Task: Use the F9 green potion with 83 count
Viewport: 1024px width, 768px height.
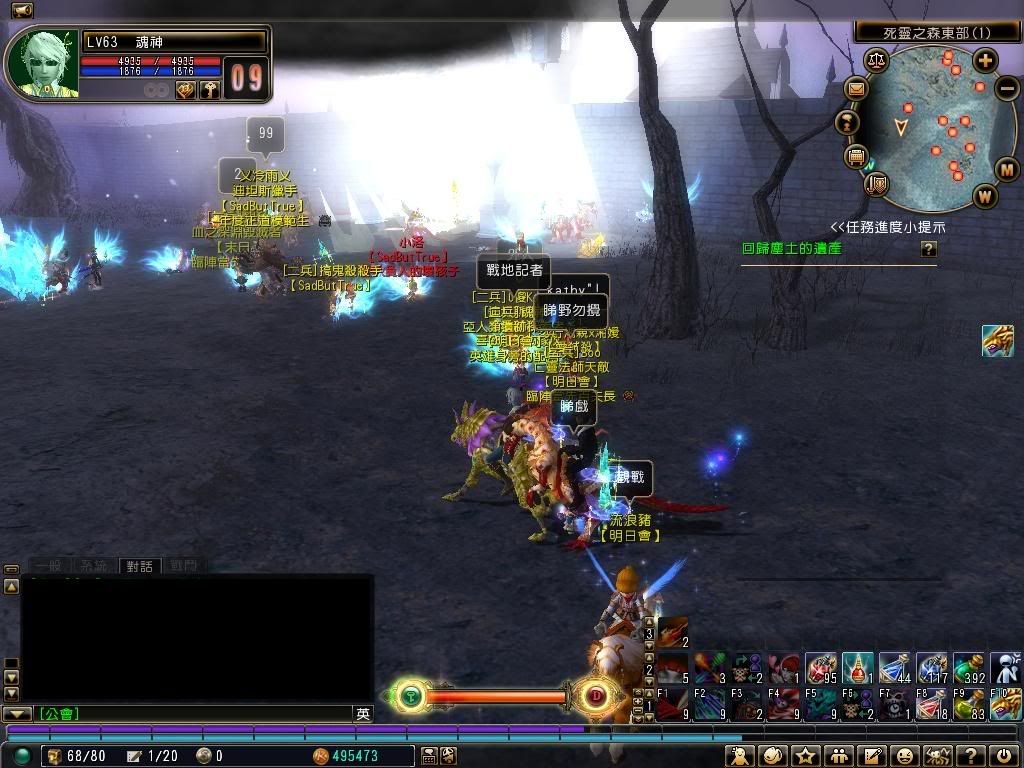Action: pos(969,704)
